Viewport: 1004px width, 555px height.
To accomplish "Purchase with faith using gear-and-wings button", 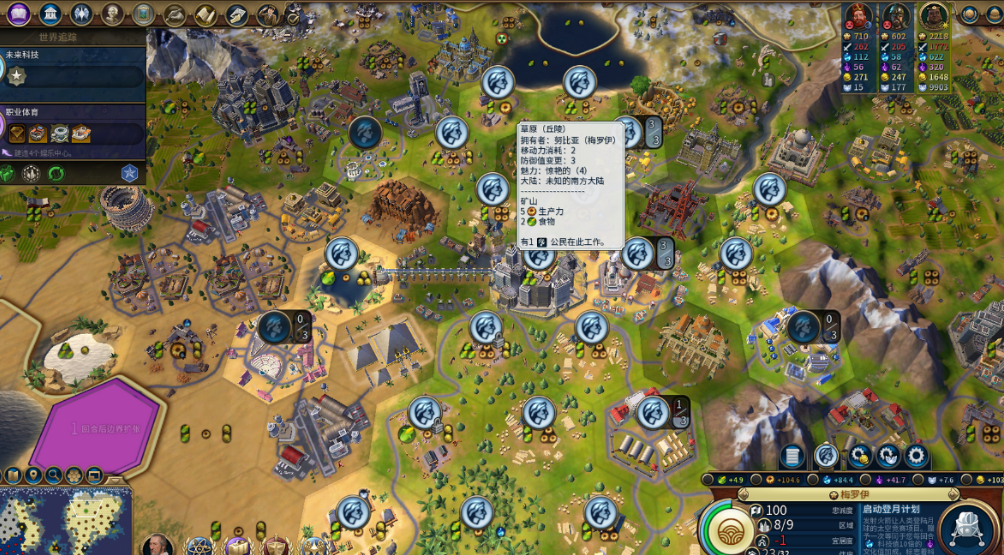I will pyautogui.click(x=888, y=457).
